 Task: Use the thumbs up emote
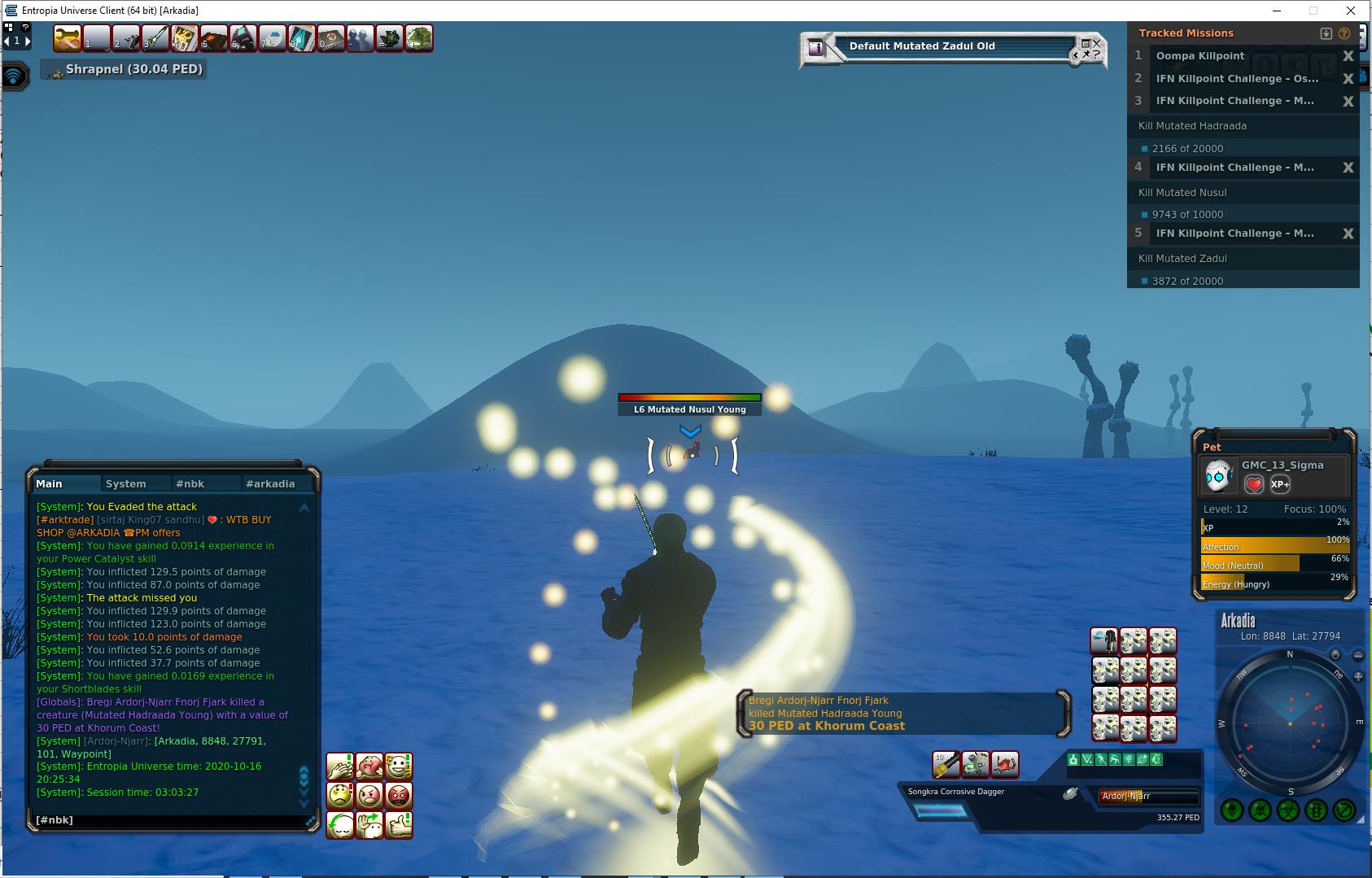click(399, 824)
